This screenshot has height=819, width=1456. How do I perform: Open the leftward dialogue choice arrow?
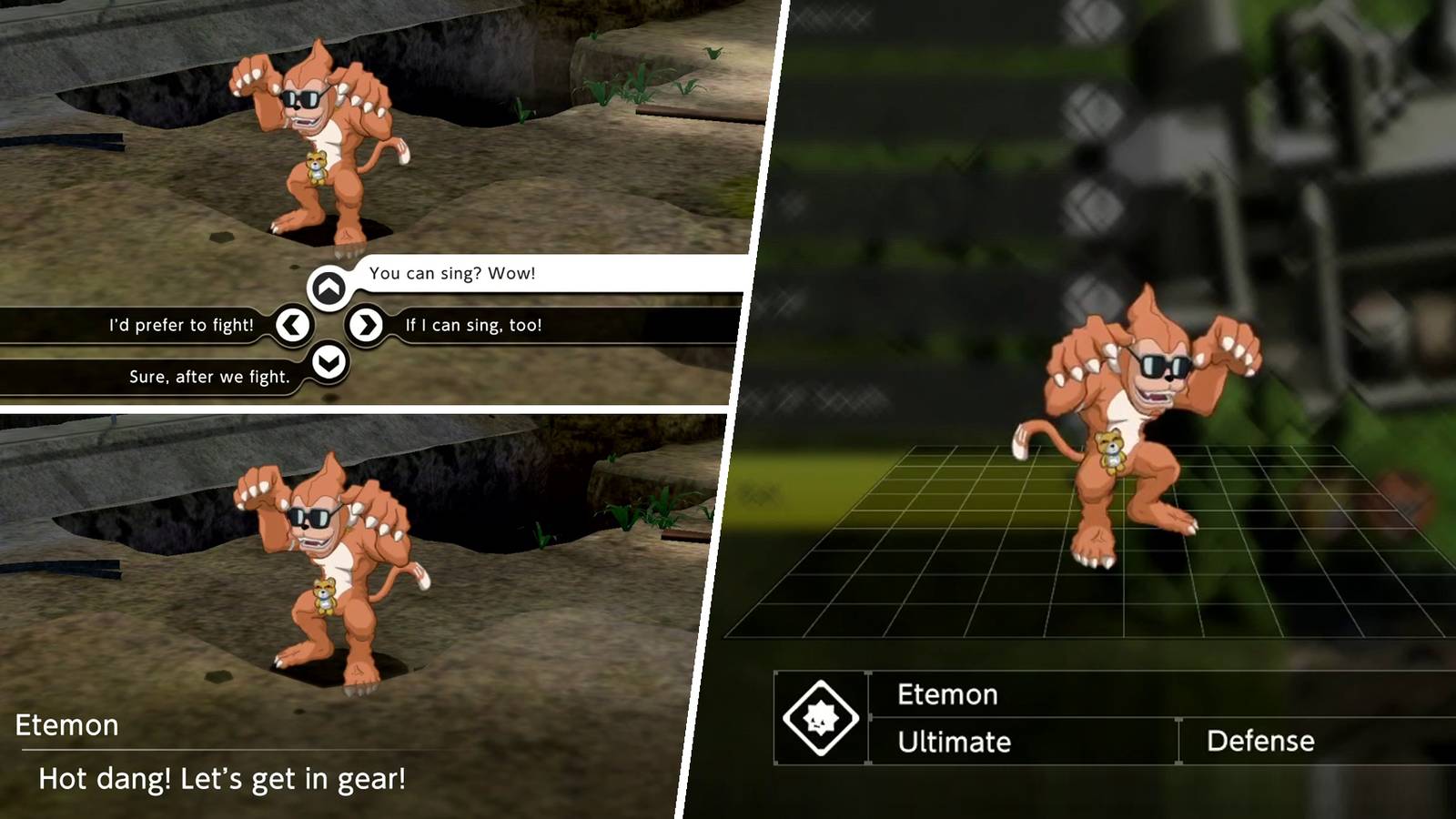[293, 324]
